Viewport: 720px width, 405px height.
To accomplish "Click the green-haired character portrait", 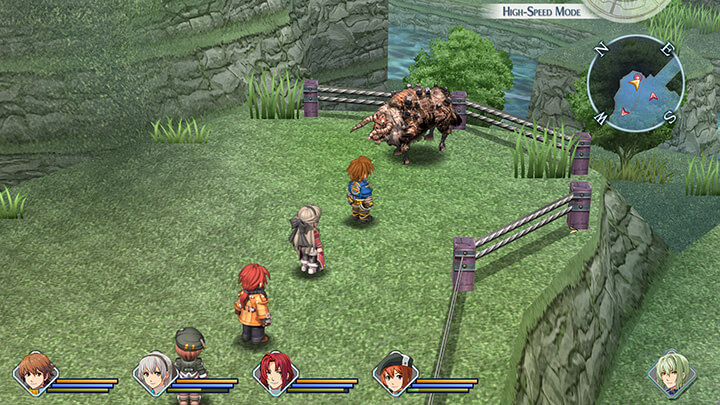I will pyautogui.click(x=671, y=372).
